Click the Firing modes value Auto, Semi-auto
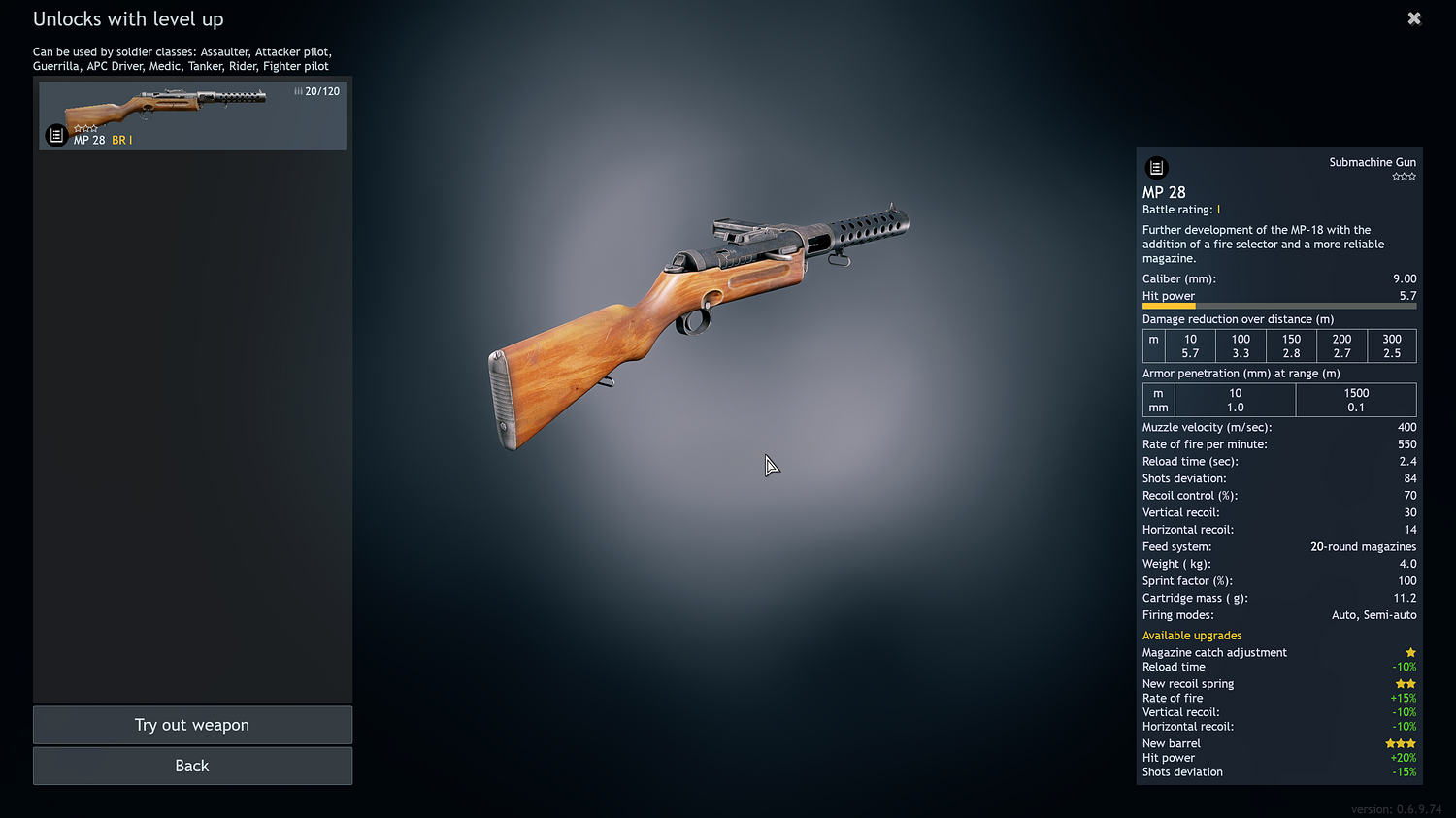 coord(1373,614)
